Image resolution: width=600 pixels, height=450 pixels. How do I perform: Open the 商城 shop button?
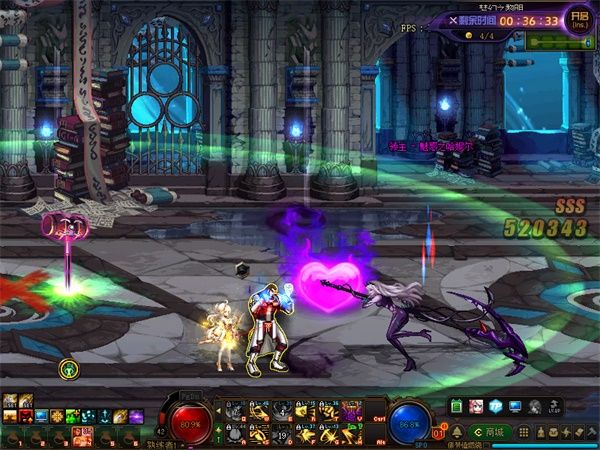click(493, 432)
